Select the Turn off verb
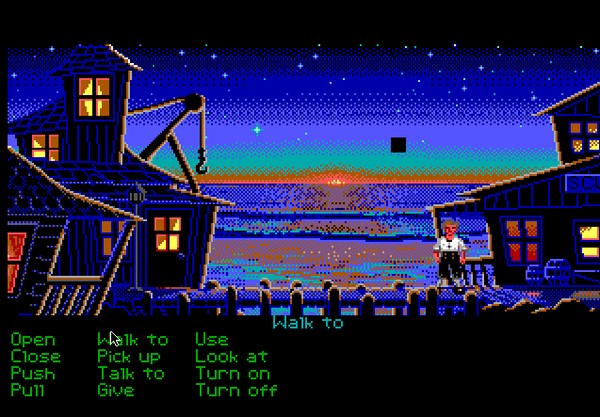 236,391
